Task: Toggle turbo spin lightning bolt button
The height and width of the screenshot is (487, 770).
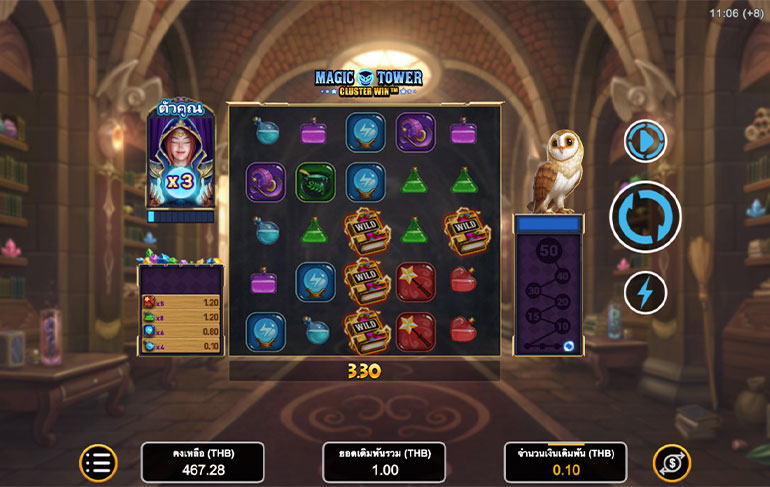Action: click(x=645, y=292)
